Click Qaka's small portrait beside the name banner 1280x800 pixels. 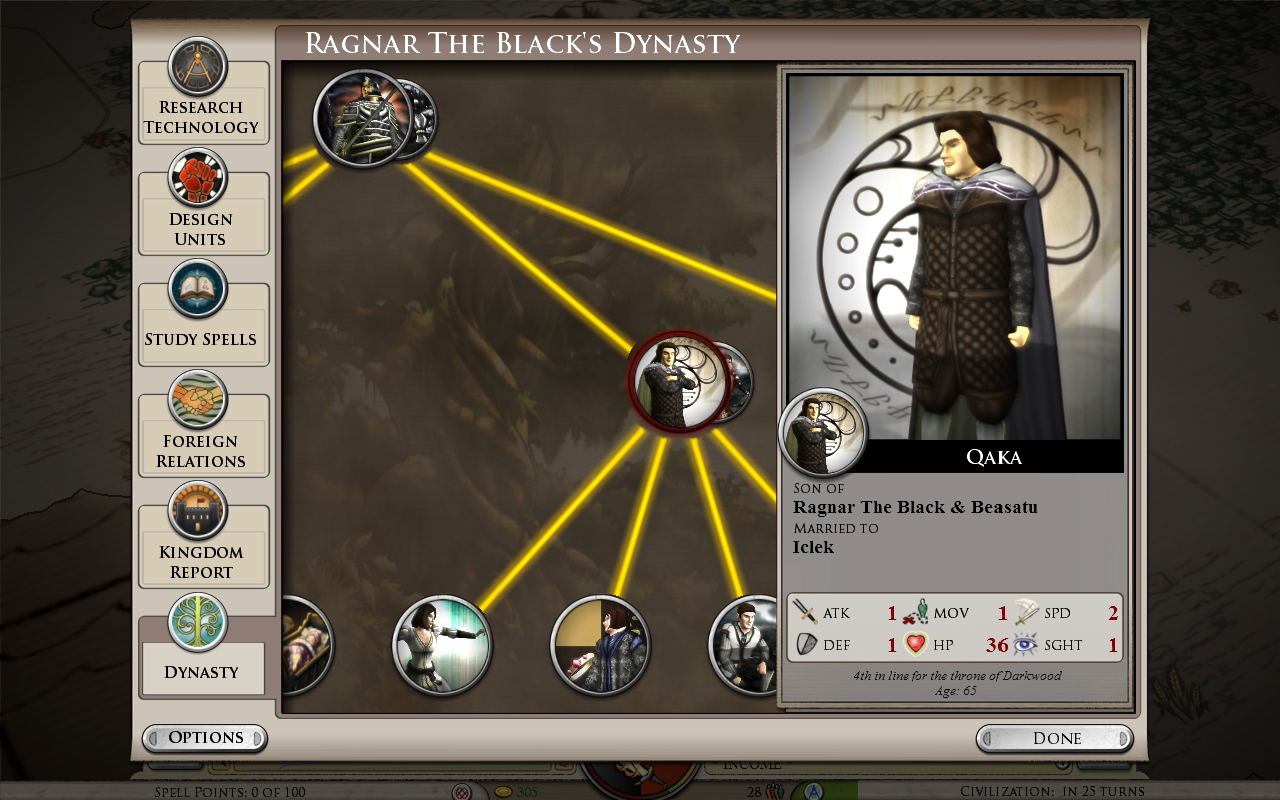(x=822, y=432)
